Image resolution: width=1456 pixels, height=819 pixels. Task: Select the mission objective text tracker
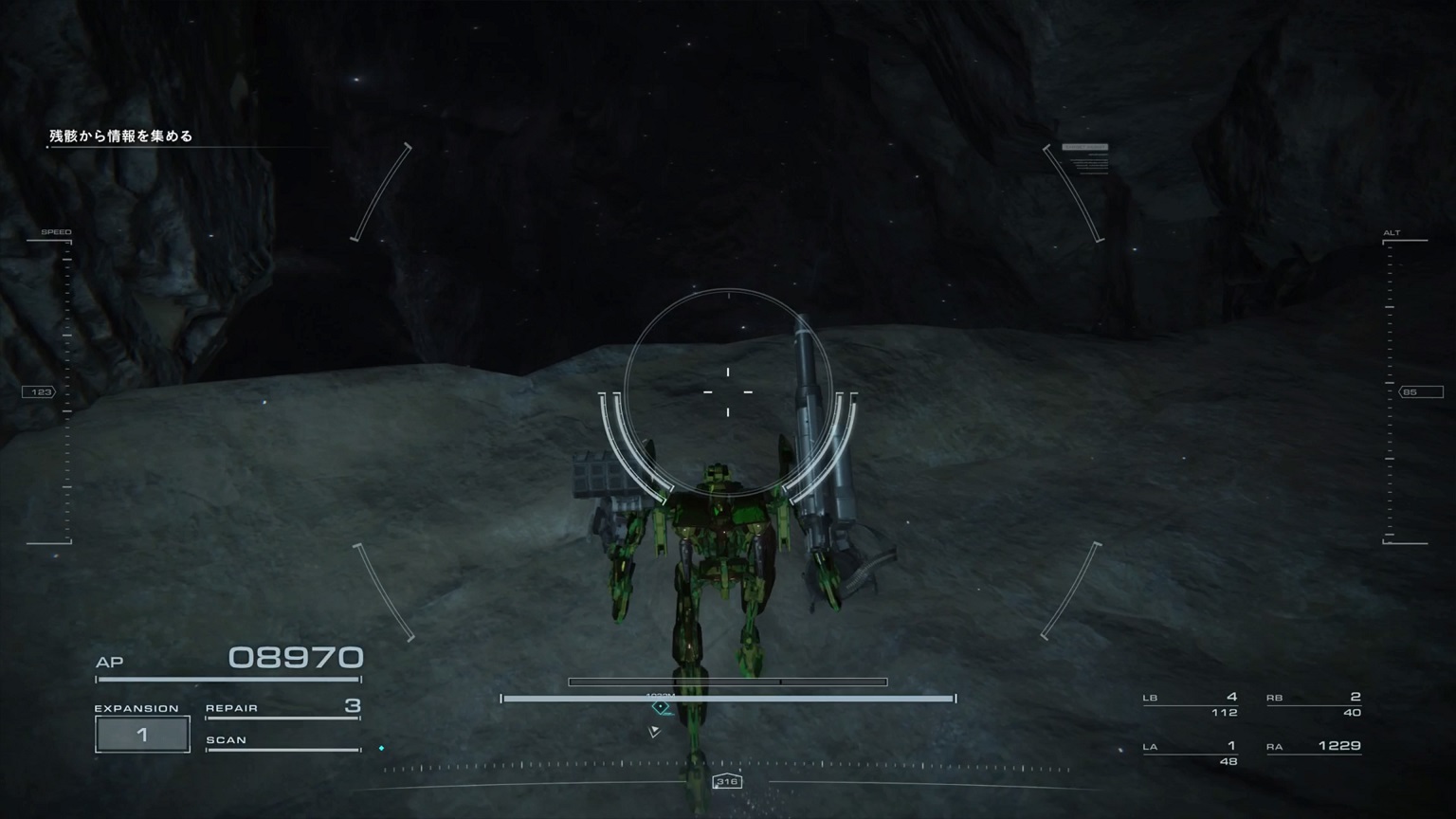(121, 136)
